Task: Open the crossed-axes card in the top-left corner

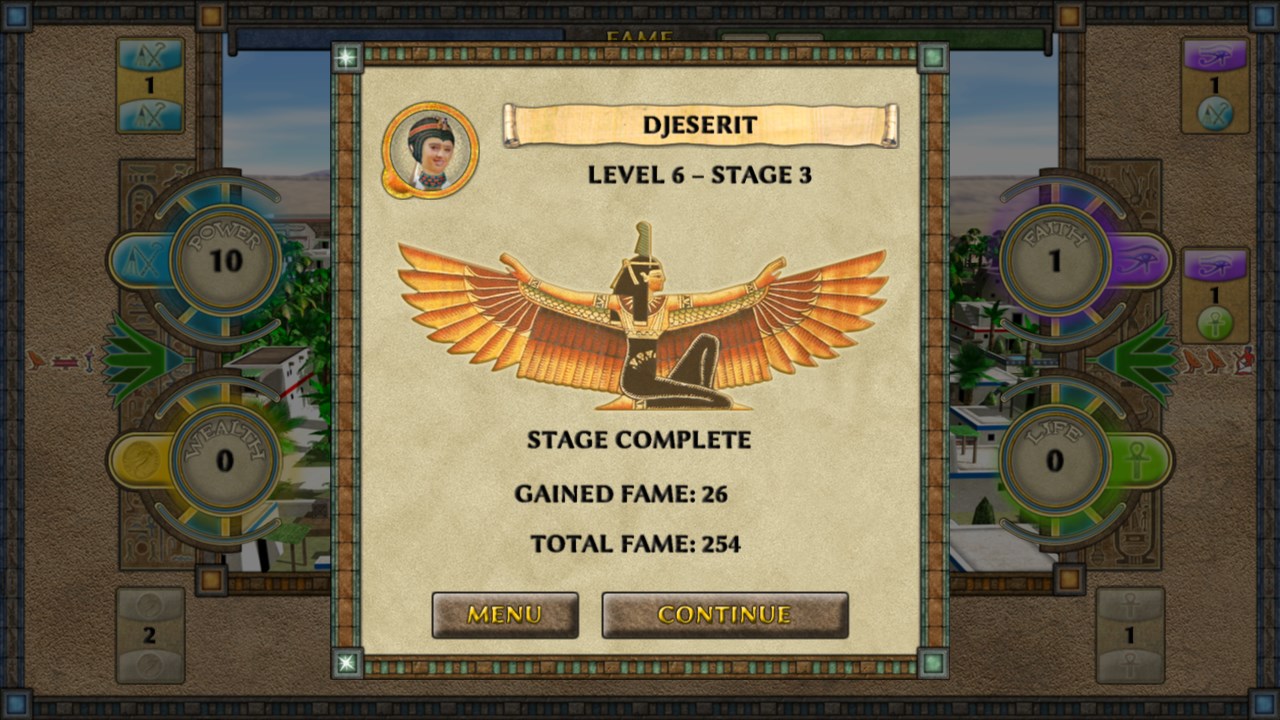Action: [x=150, y=85]
